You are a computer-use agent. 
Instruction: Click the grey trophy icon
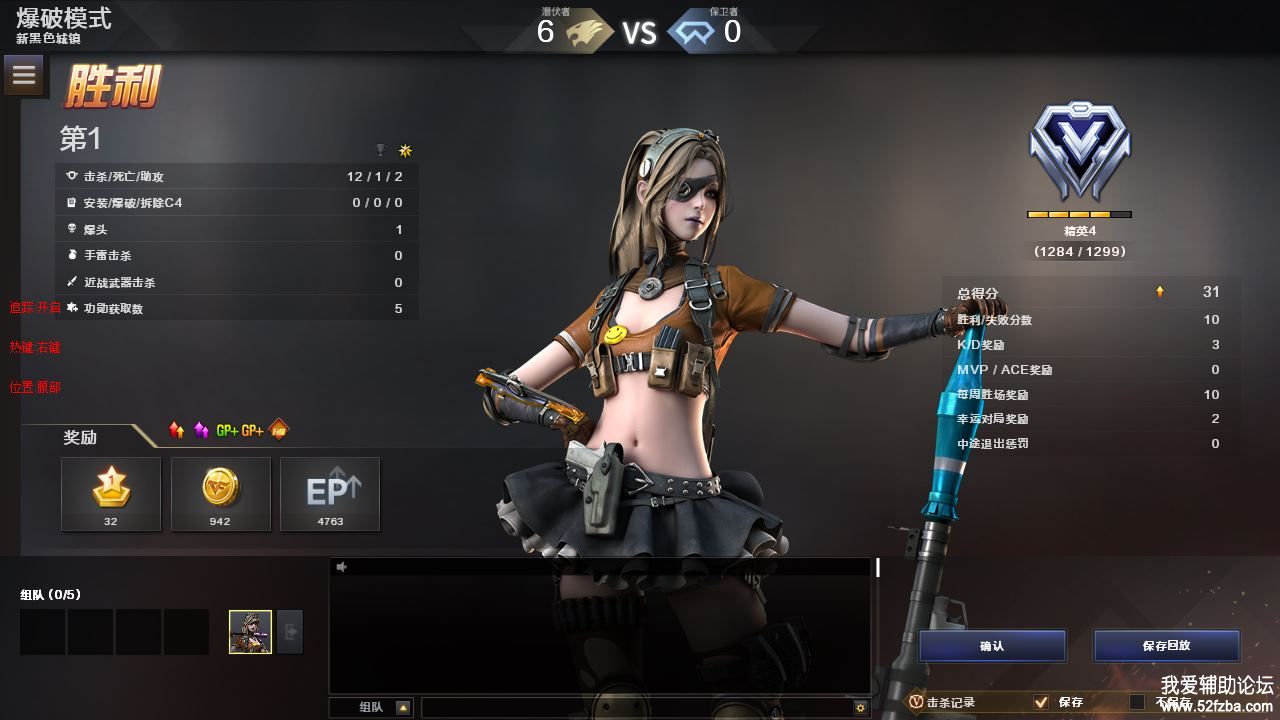tap(380, 150)
